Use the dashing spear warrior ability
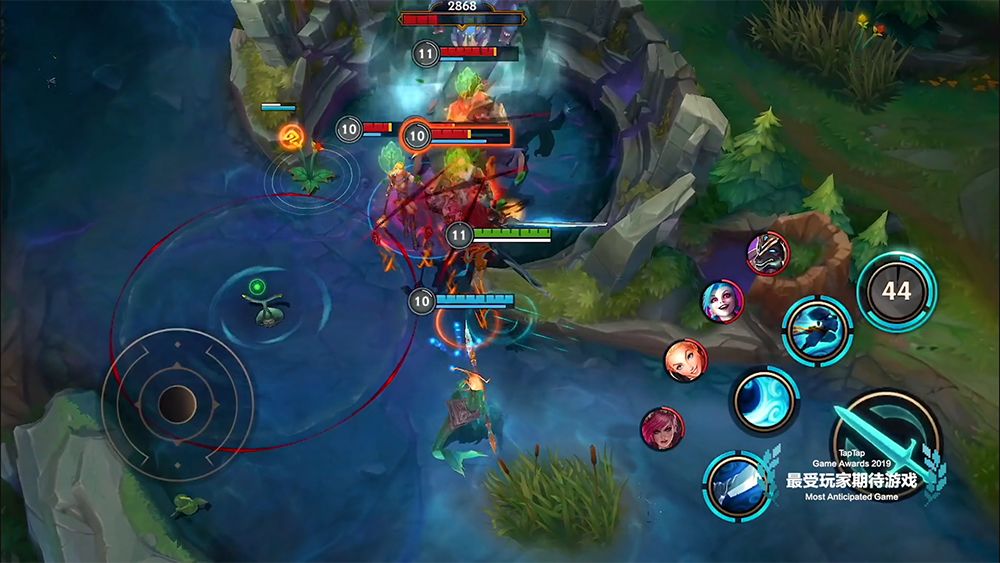Image resolution: width=1000 pixels, height=563 pixels. tap(817, 328)
